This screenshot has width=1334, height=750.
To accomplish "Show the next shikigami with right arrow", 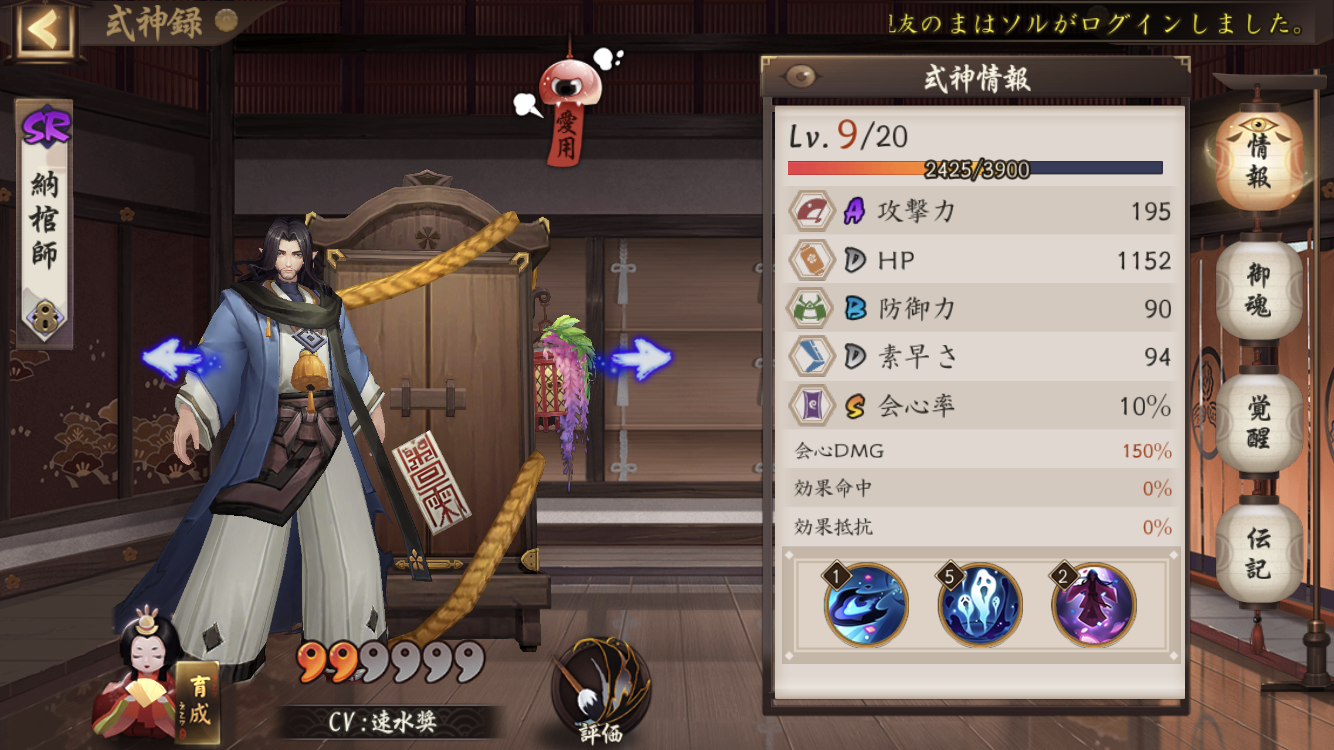I will point(640,358).
